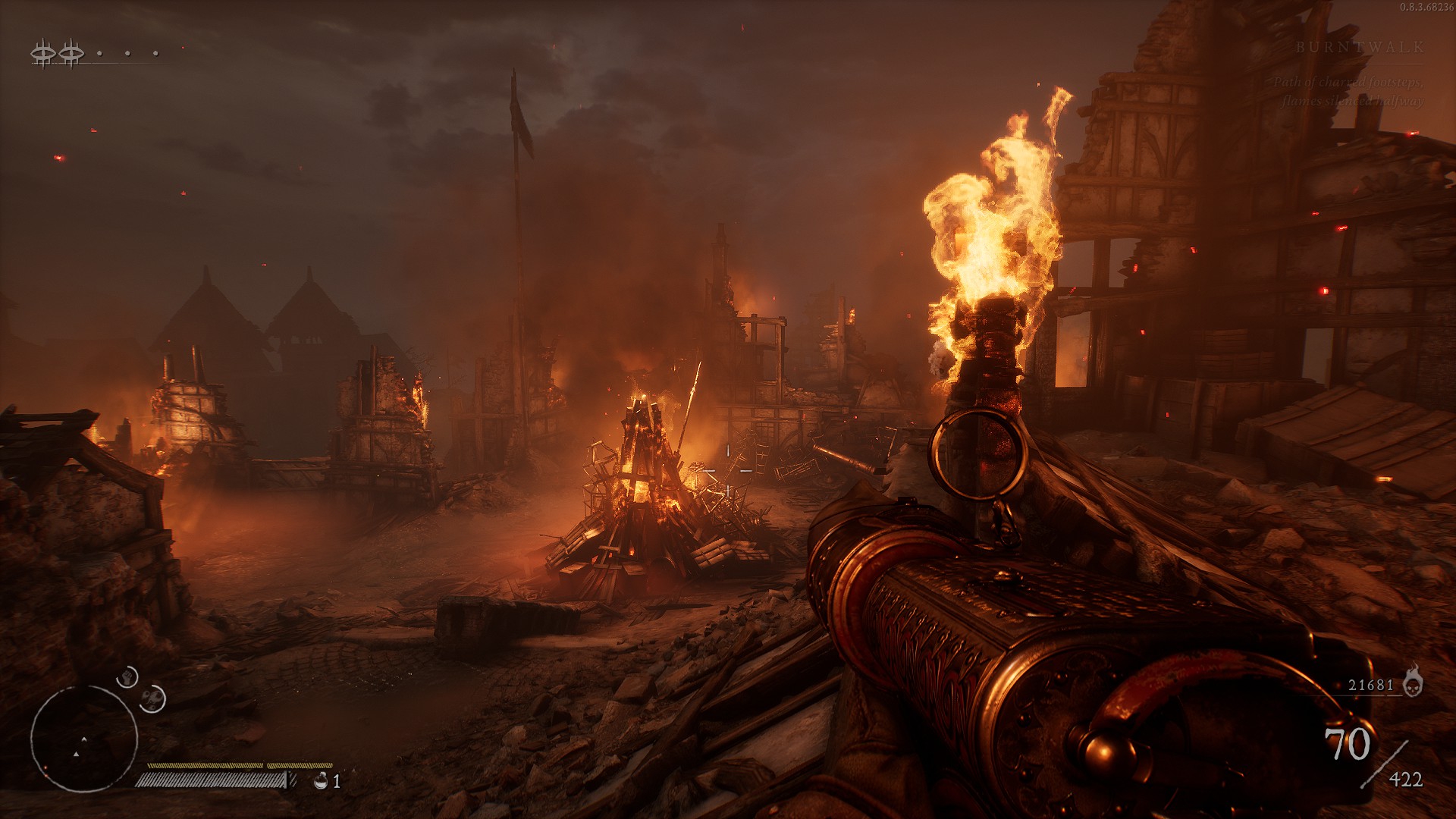Screen dimensions: 1456x819
Task: Select the first eye sigil icon
Action: [x=43, y=53]
